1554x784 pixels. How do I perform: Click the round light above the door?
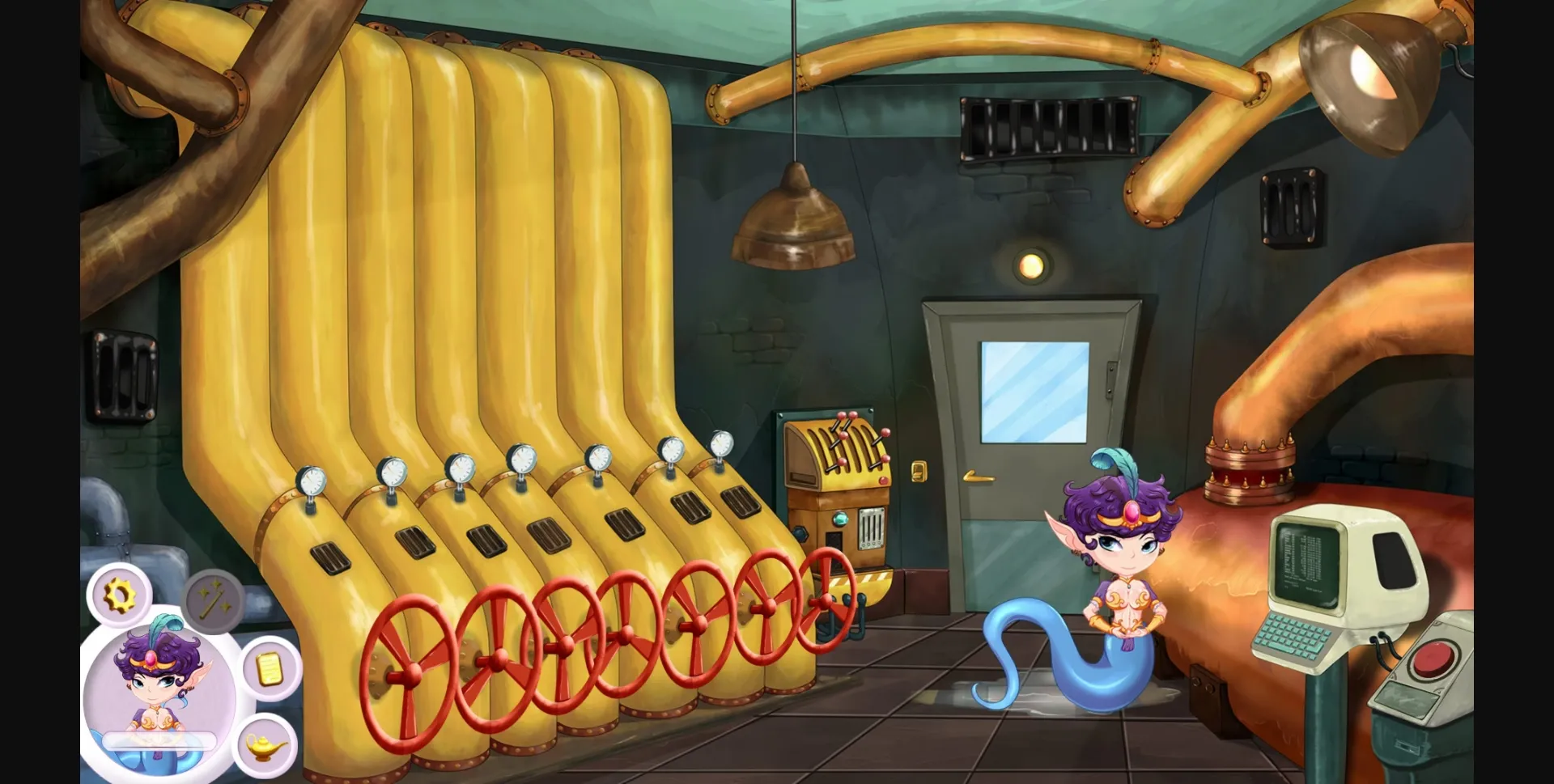coord(1030,265)
